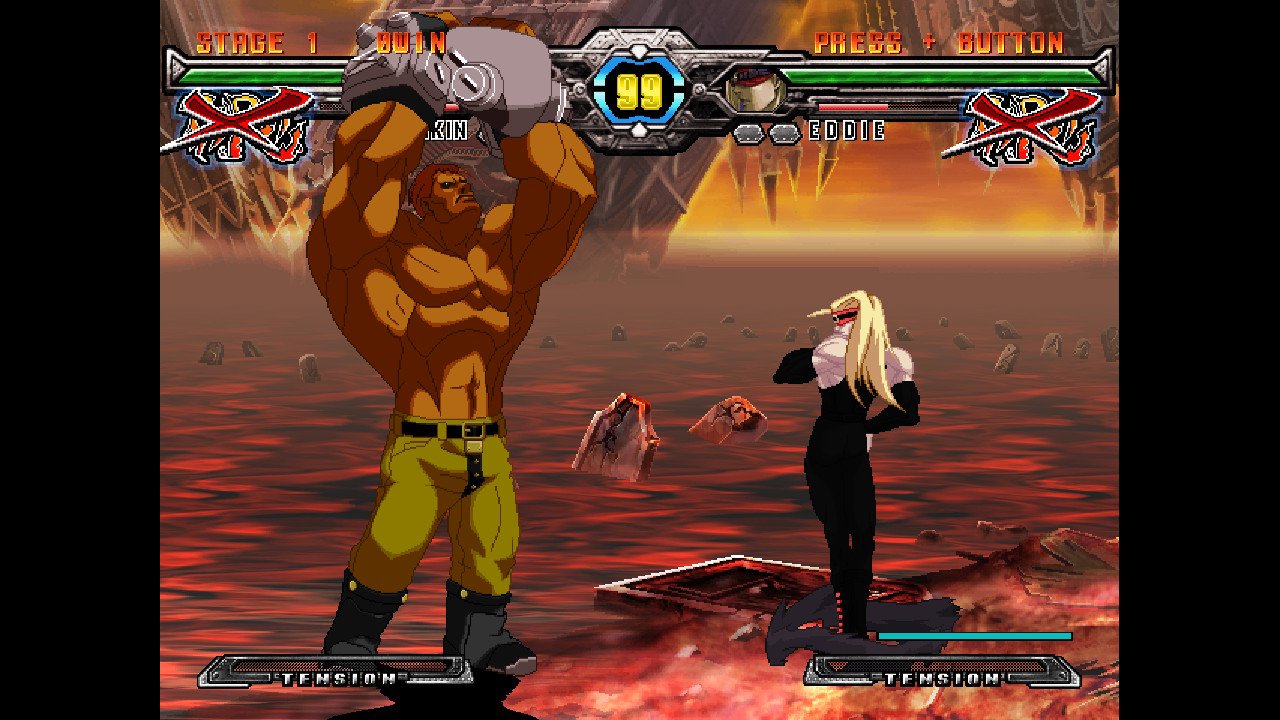The image size is (1280, 720).
Task: Click Eddie's cyan Tension fill bar
Action: pos(975,635)
